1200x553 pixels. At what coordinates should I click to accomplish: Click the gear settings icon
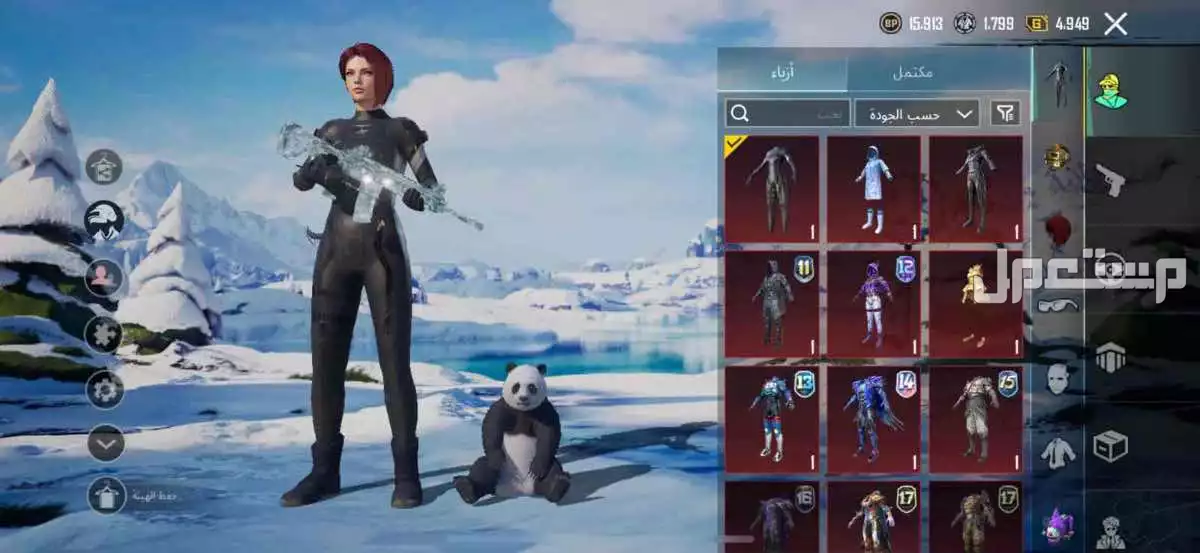pos(105,389)
